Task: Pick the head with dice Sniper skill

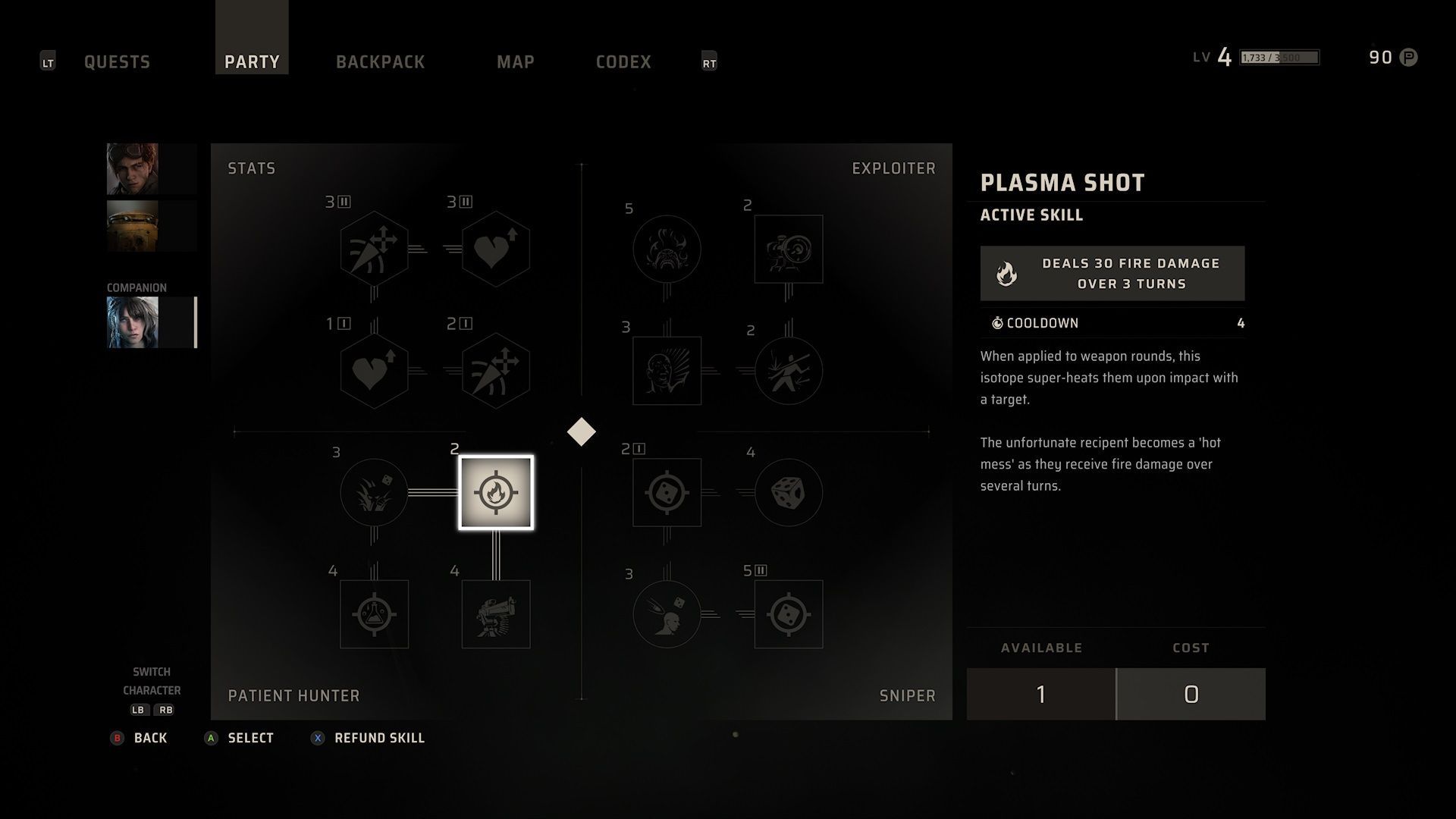Action: pyautogui.click(x=667, y=614)
